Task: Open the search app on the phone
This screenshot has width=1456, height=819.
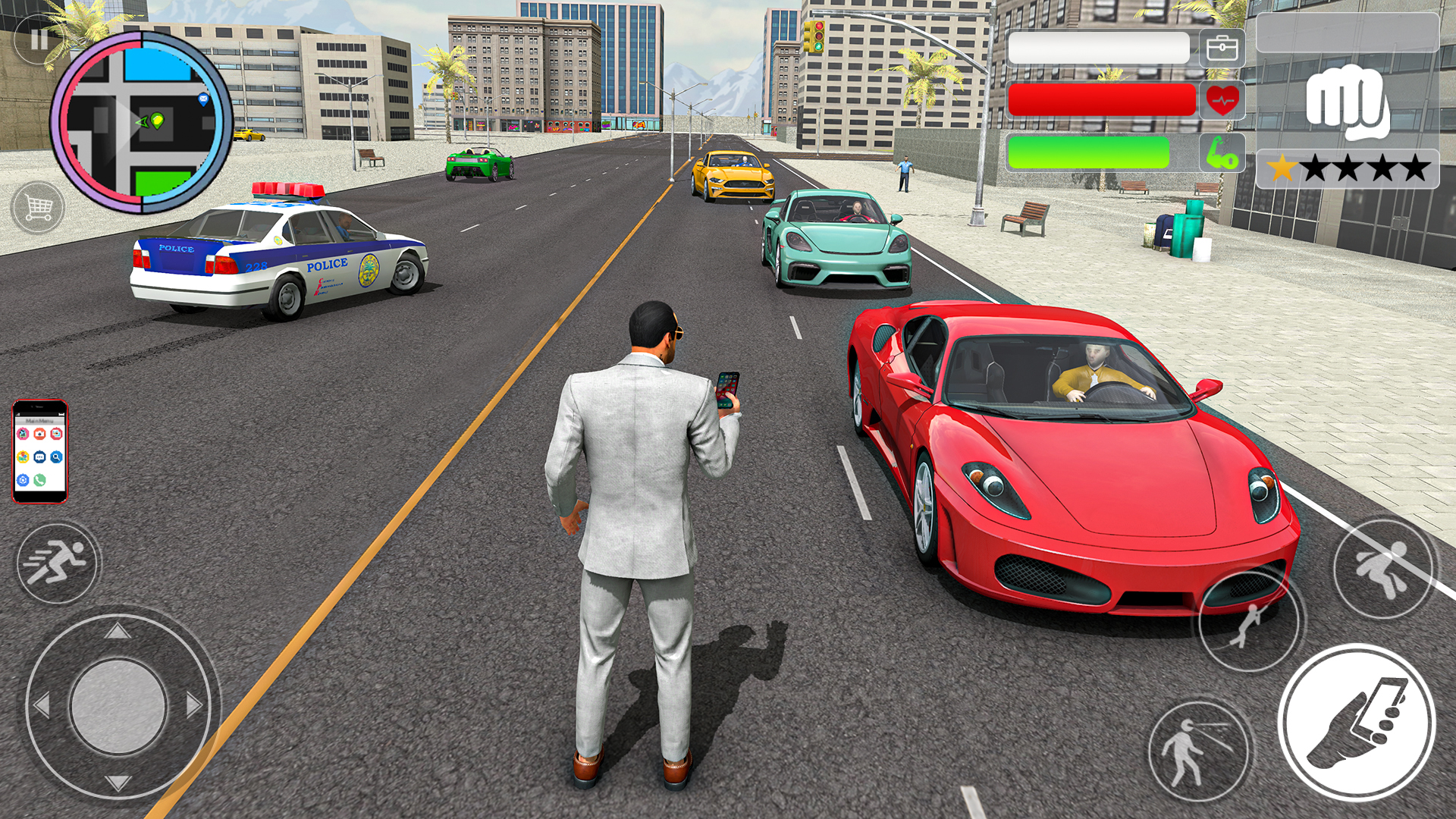Action: tap(57, 457)
